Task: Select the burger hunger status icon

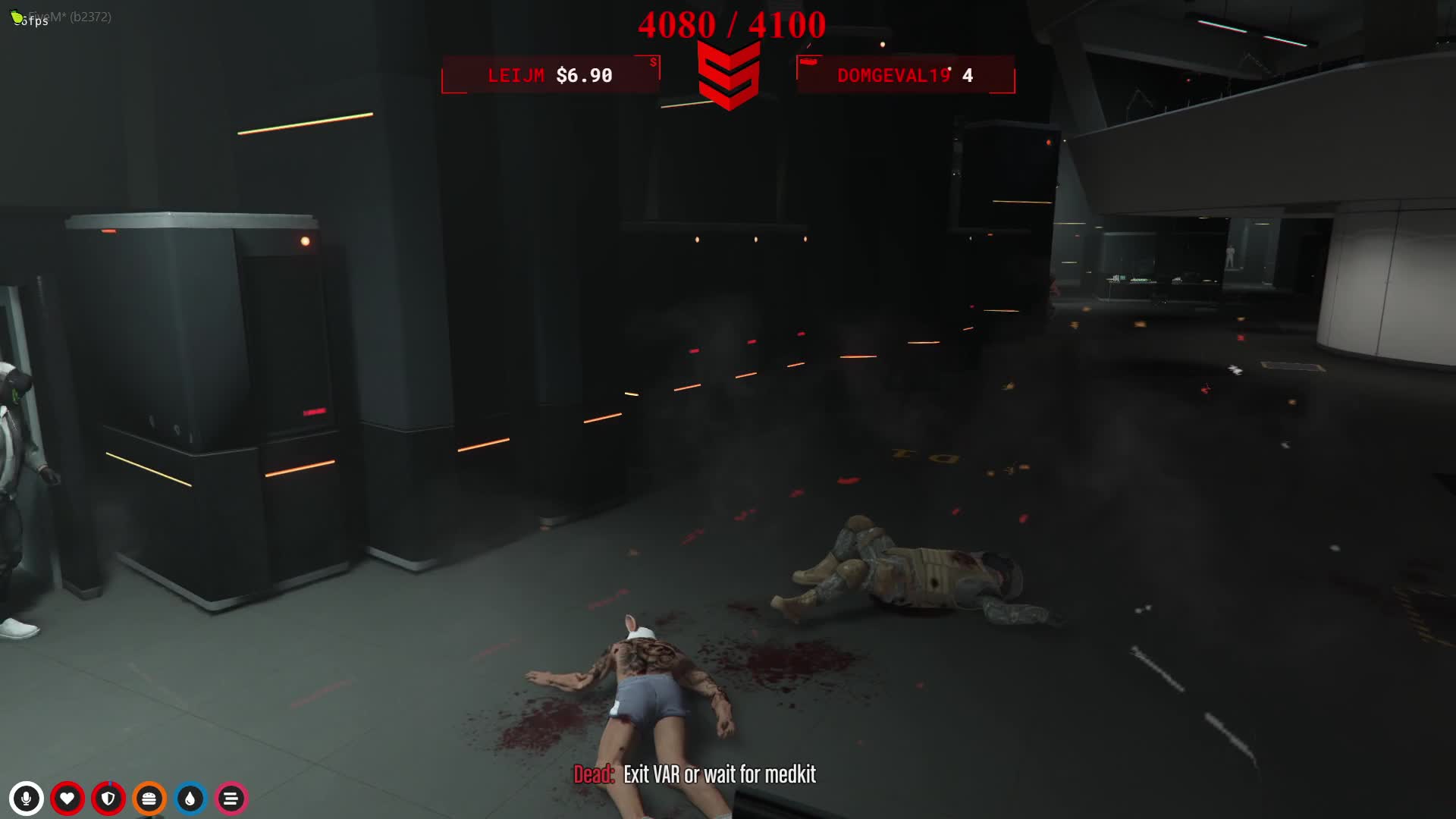Action: [x=149, y=799]
